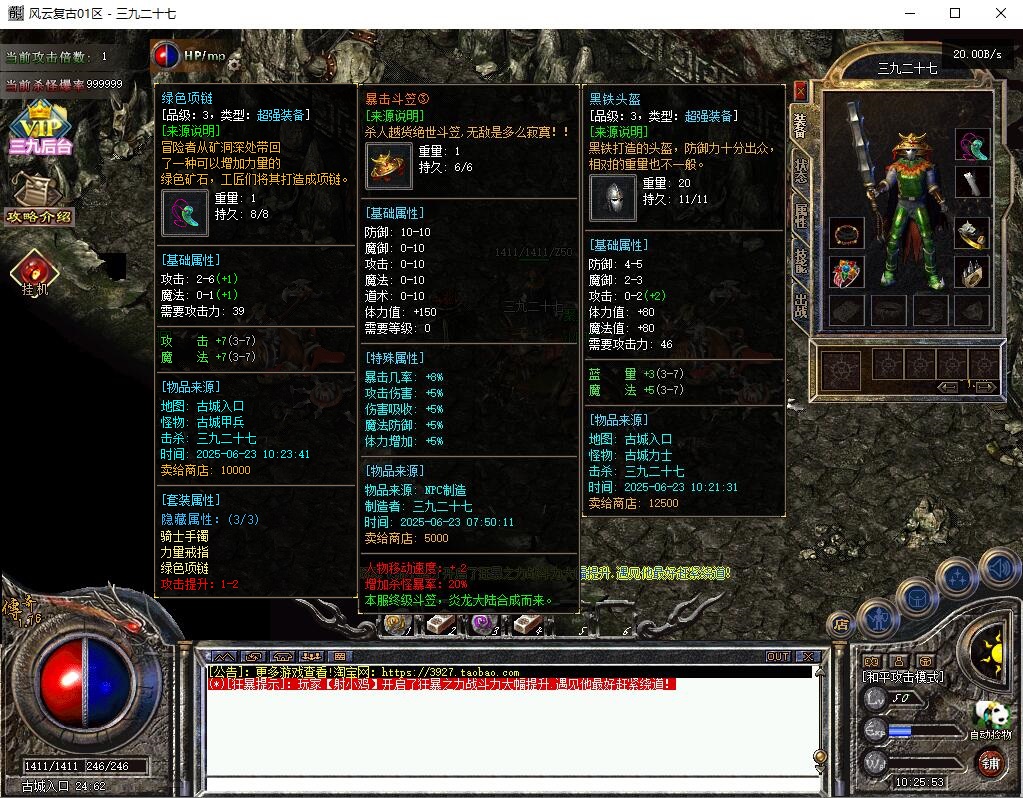Toggle the 挂机 auto-battle button
The width and height of the screenshot is (1023, 798).
tap(36, 272)
